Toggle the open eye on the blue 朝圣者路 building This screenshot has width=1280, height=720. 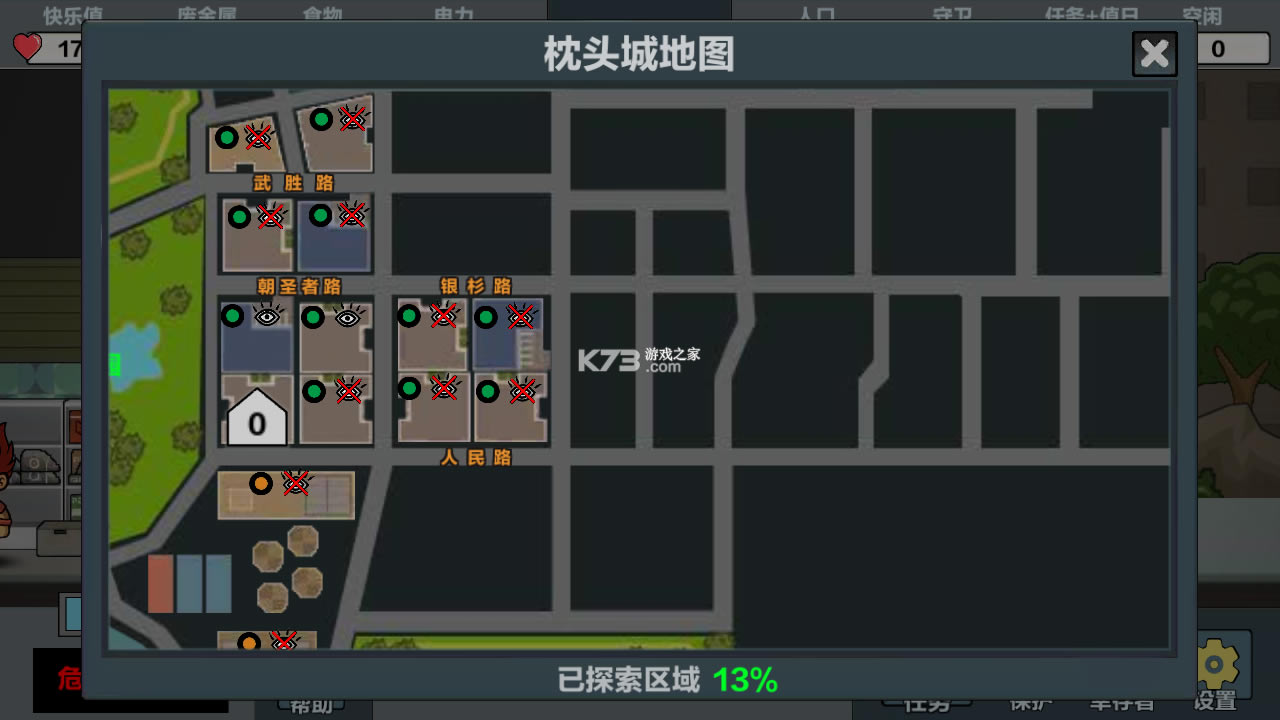266,316
